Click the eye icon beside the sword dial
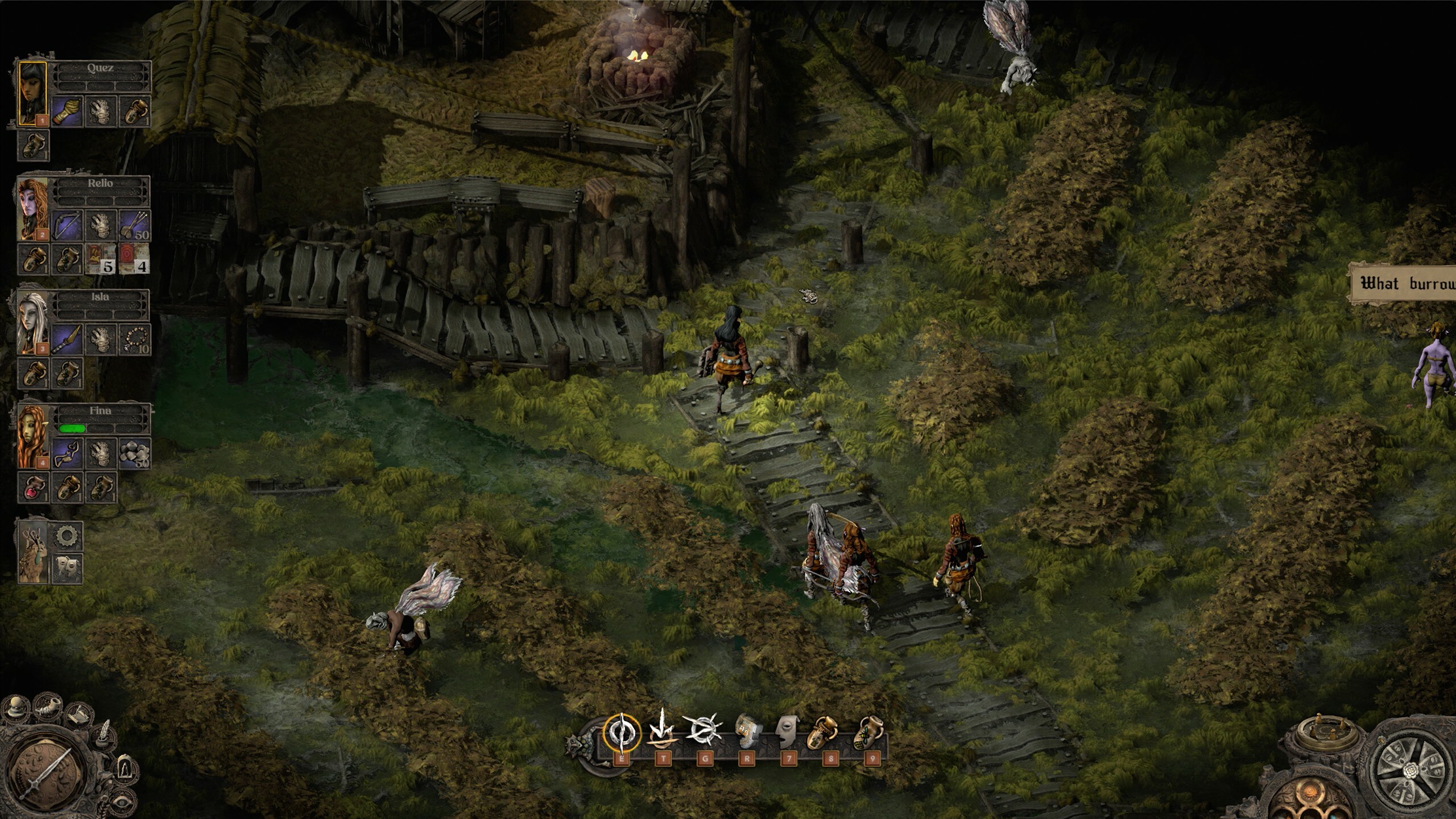Image resolution: width=1456 pixels, height=819 pixels. pos(122,803)
